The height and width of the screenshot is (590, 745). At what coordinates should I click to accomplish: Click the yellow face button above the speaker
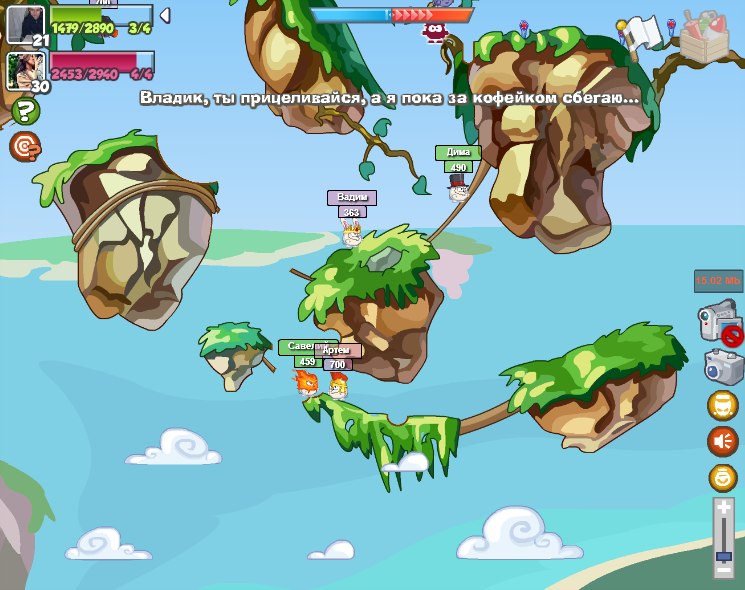pyautogui.click(x=722, y=405)
